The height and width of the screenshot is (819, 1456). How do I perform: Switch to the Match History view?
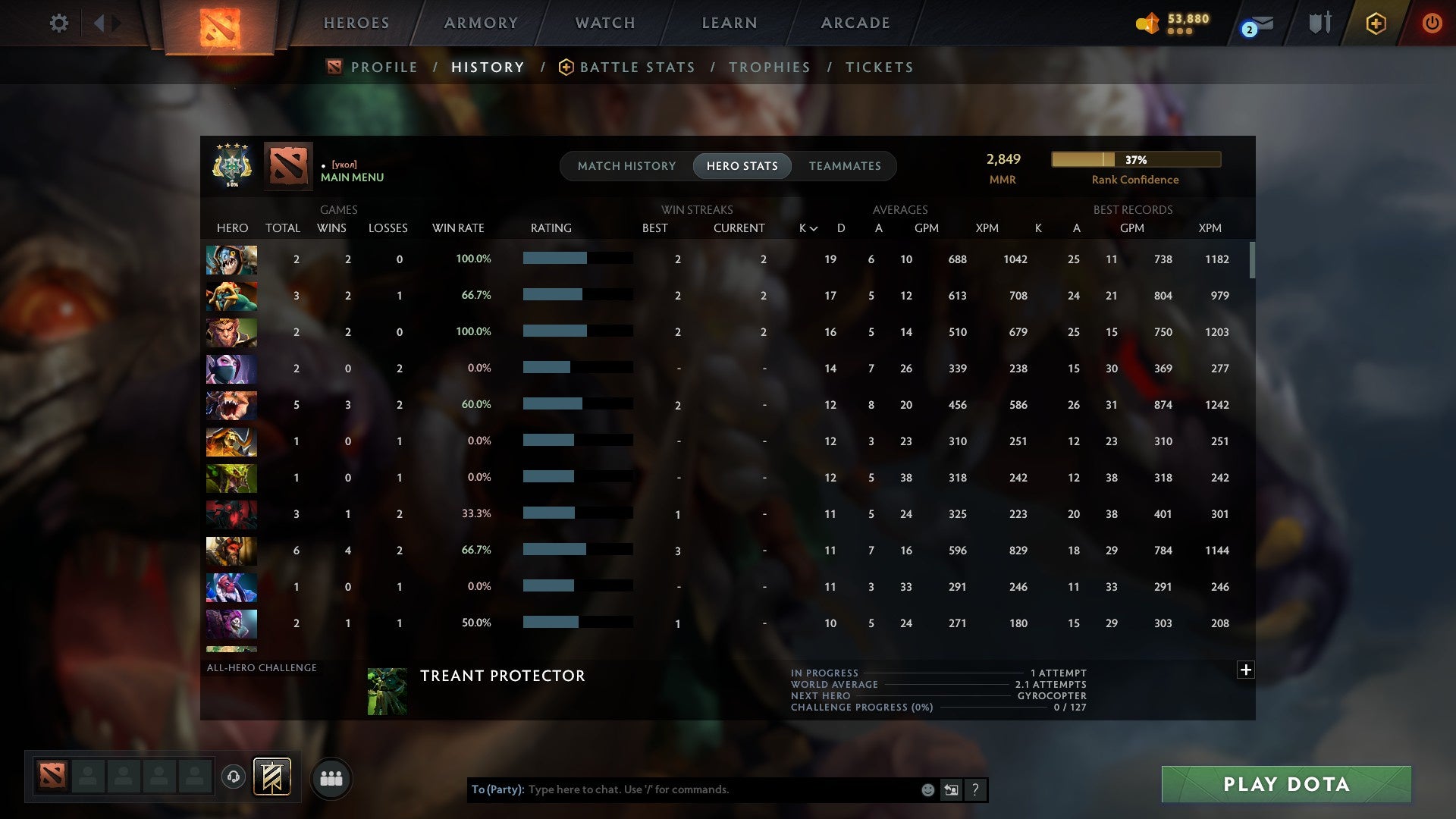pos(626,165)
